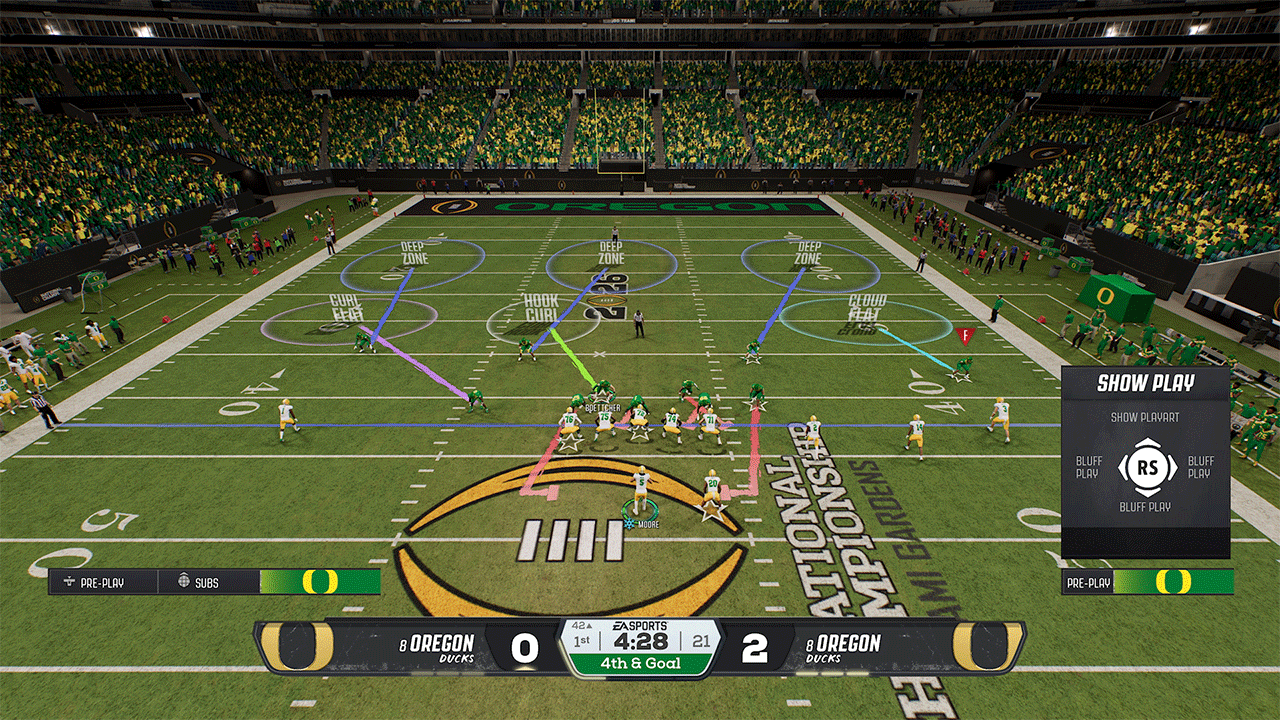Screen dimensions: 1280x720
Task: Click the Show Play panel header
Action: click(x=1145, y=383)
